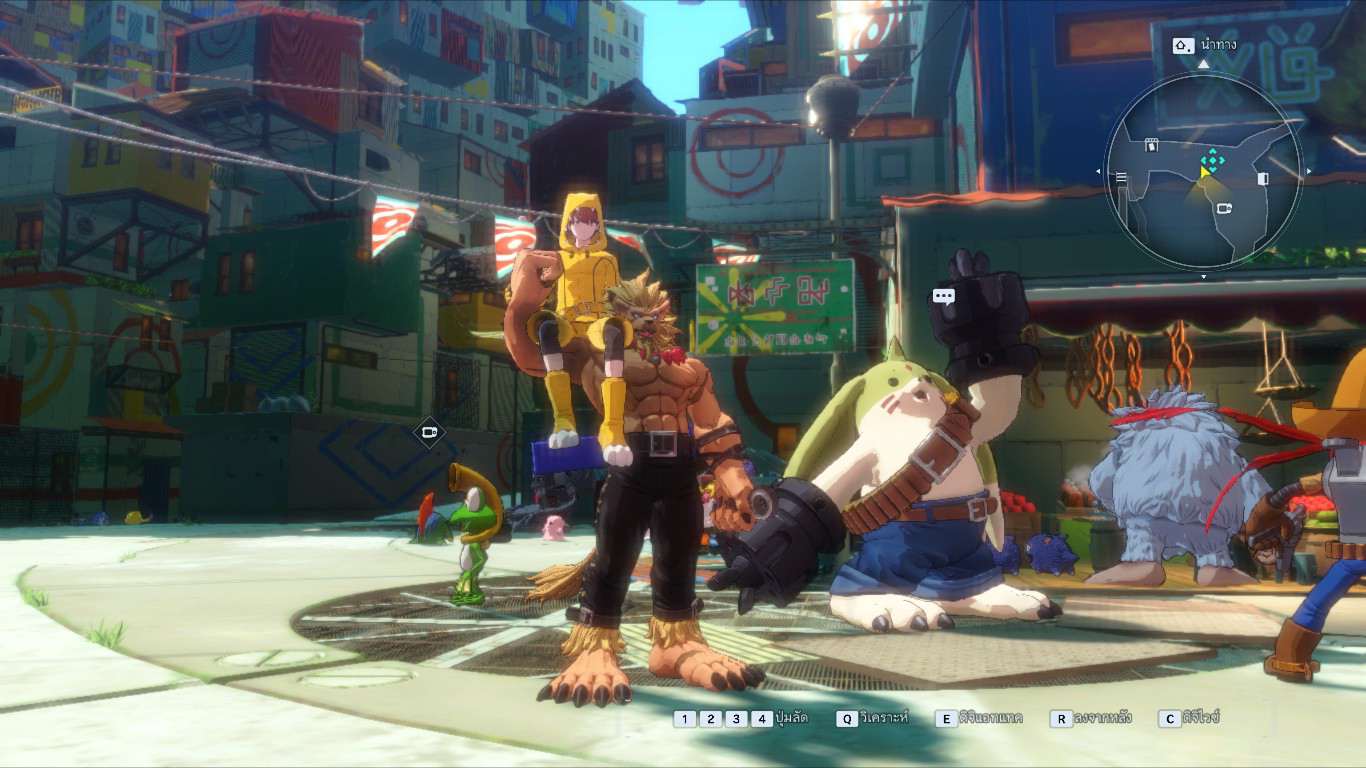Open the circular minimap
1366x768 pixels.
click(x=1203, y=172)
